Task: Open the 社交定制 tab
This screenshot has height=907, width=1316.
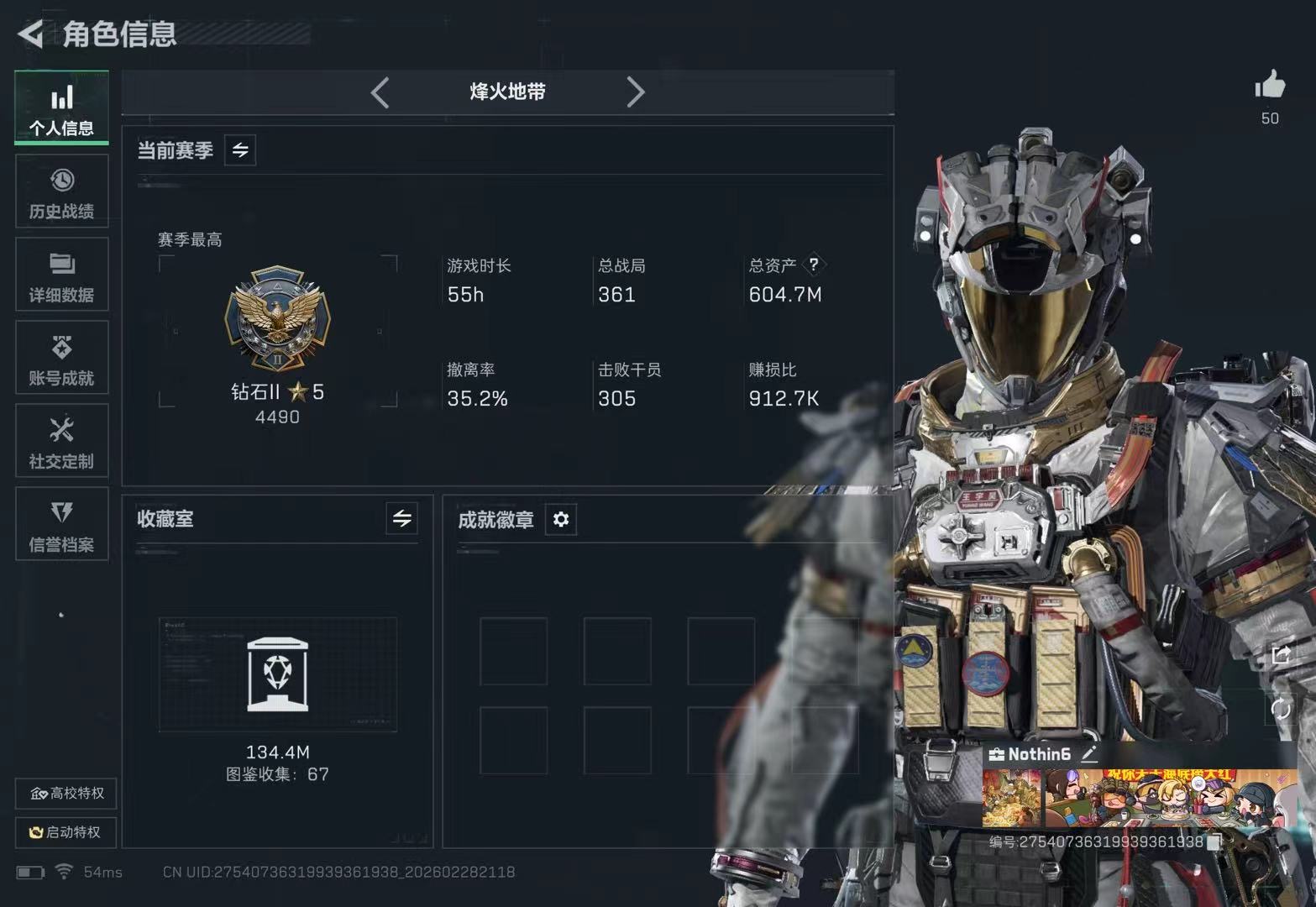Action: [61, 442]
